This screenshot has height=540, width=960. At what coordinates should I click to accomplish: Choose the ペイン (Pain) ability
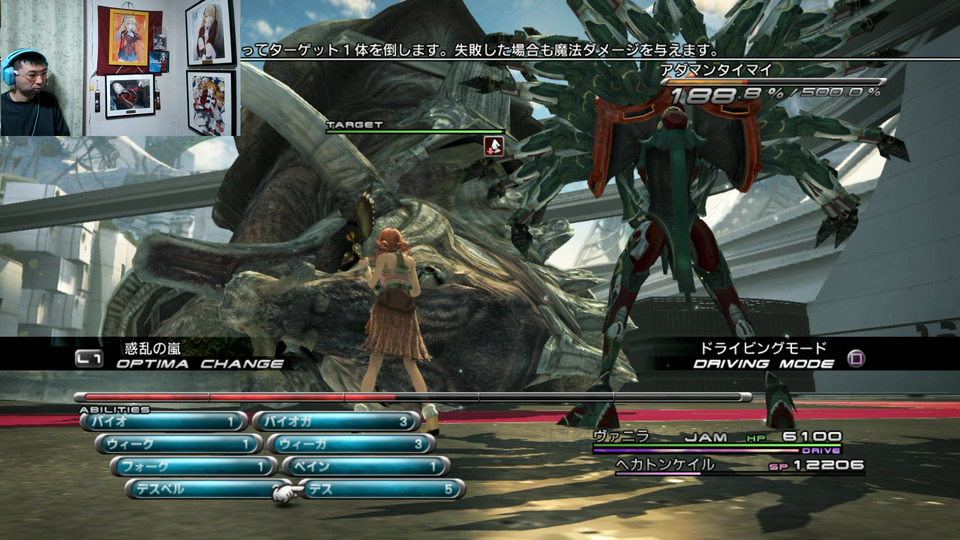pos(365,467)
